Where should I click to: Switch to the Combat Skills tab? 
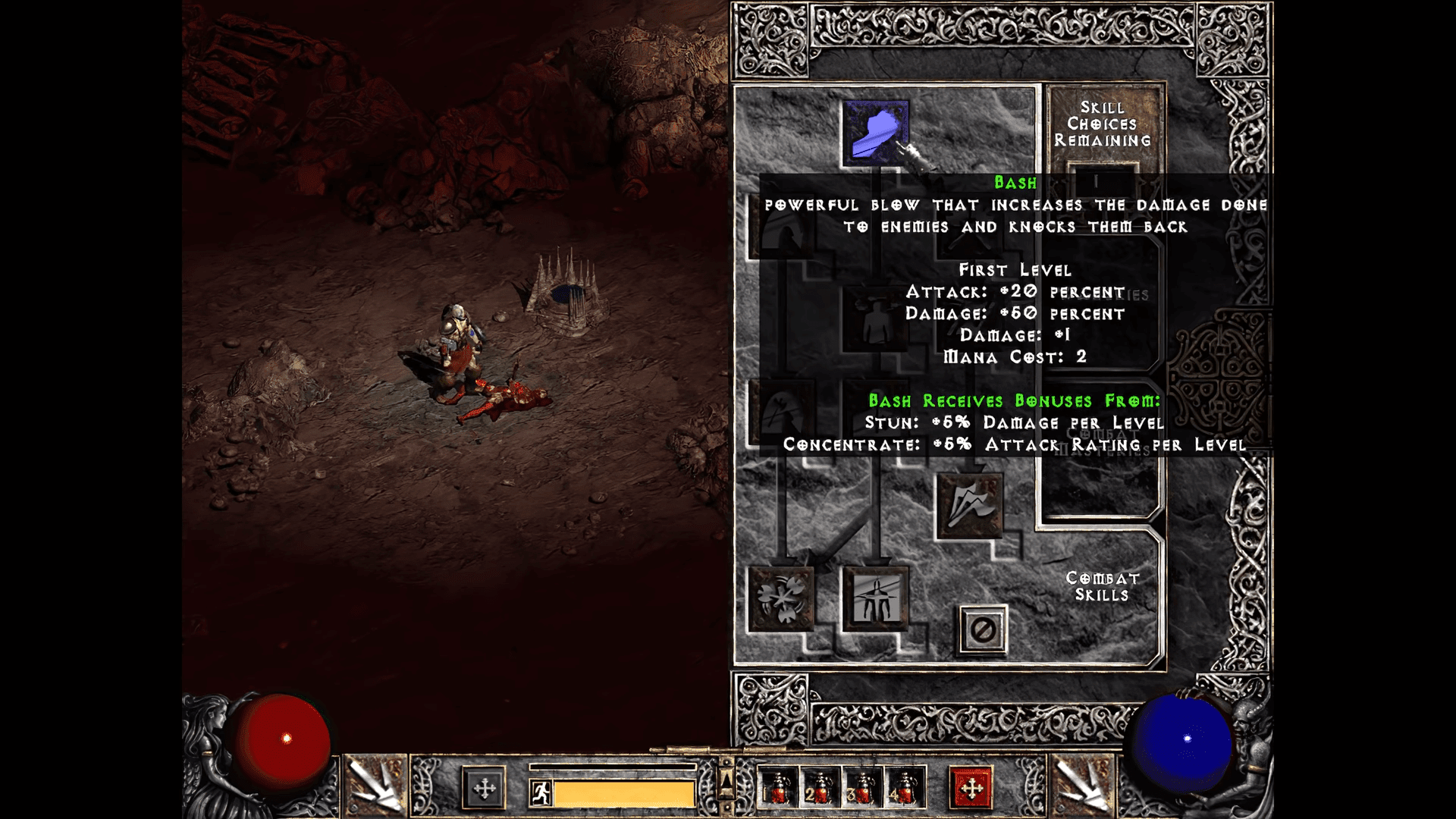pyautogui.click(x=1102, y=586)
